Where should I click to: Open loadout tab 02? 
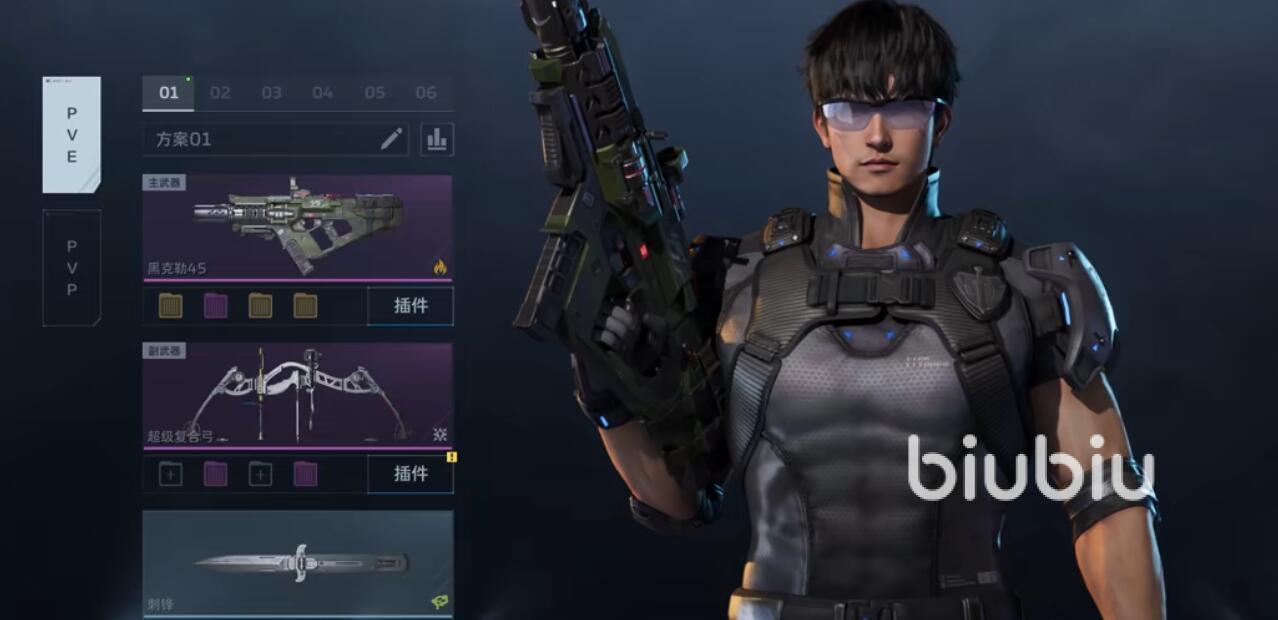pyautogui.click(x=220, y=93)
